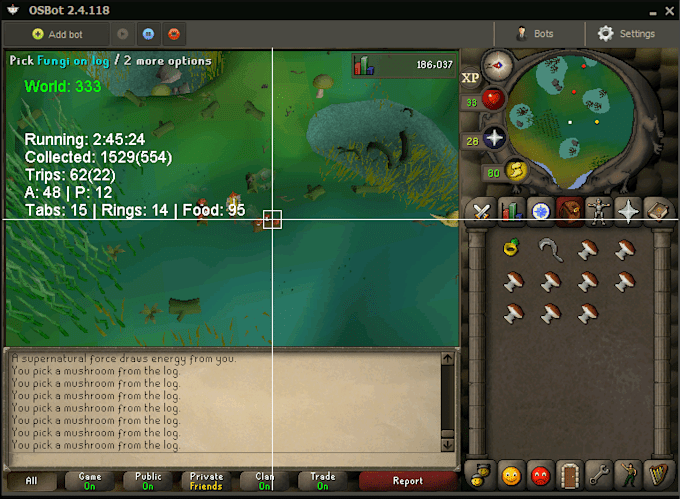Open the Worn Equipment tab

[599, 211]
